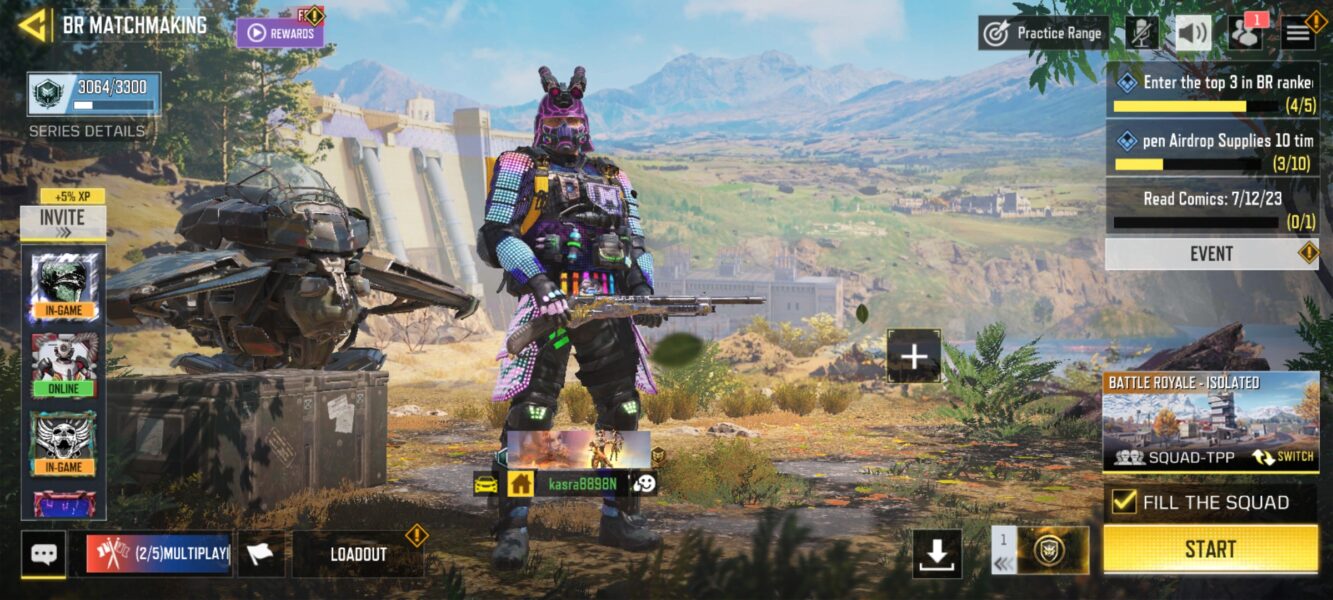
Task: Open the Multiplayer mission banner
Action: pos(158,554)
